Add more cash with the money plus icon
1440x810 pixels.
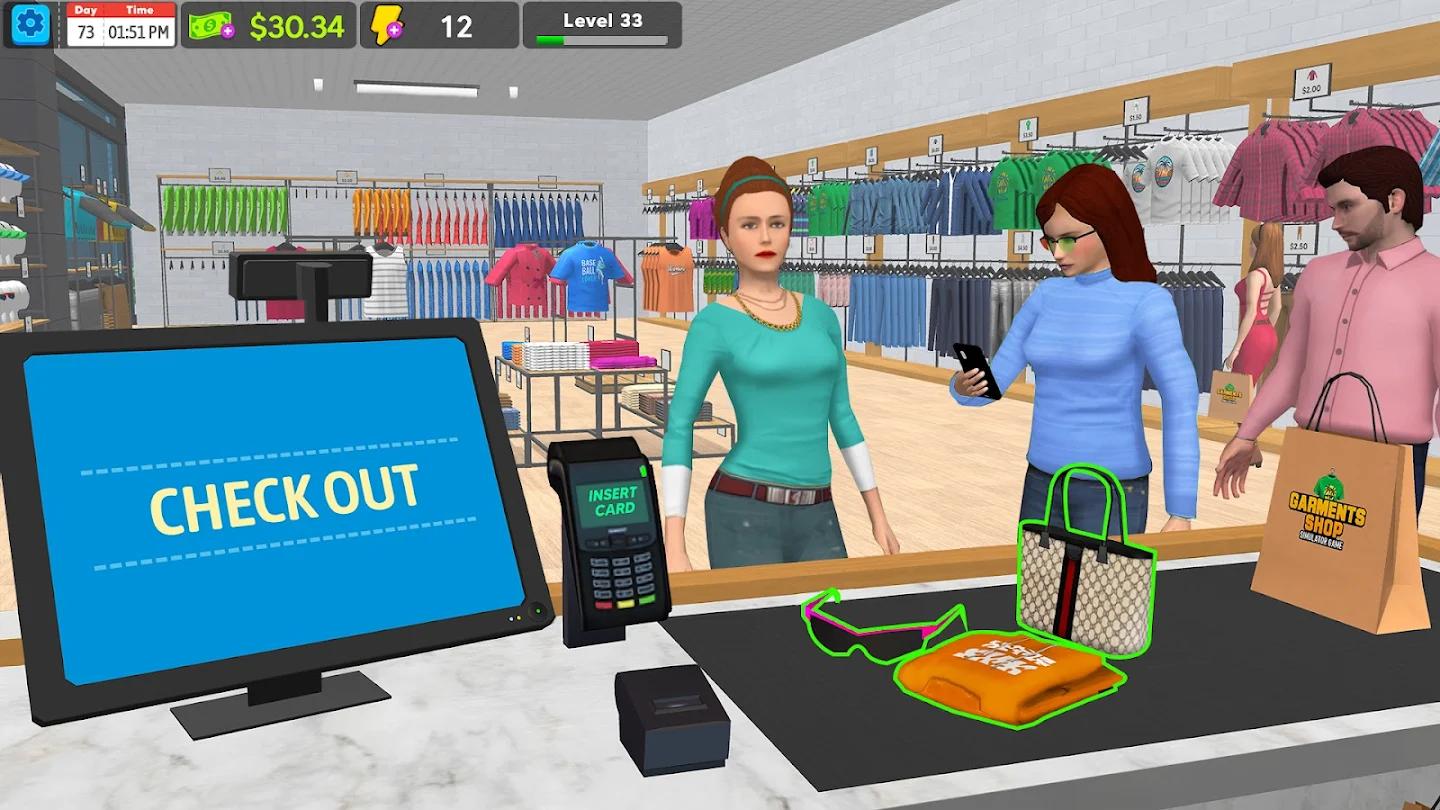pyautogui.click(x=212, y=26)
